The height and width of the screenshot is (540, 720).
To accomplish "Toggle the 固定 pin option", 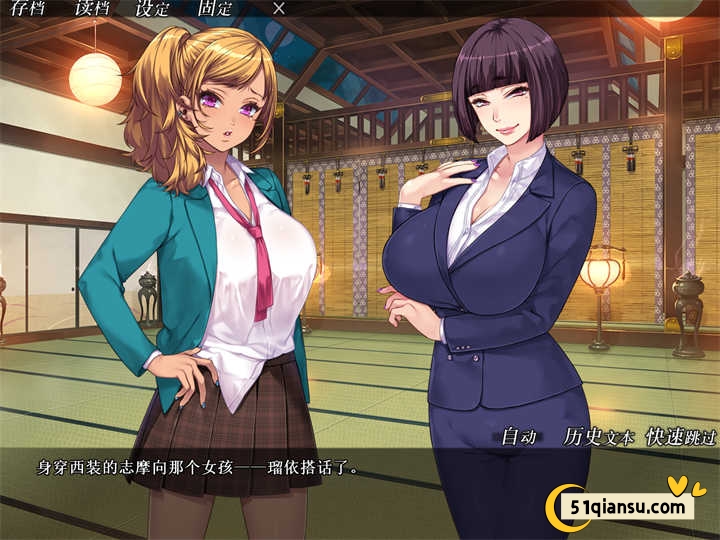I will [x=215, y=8].
